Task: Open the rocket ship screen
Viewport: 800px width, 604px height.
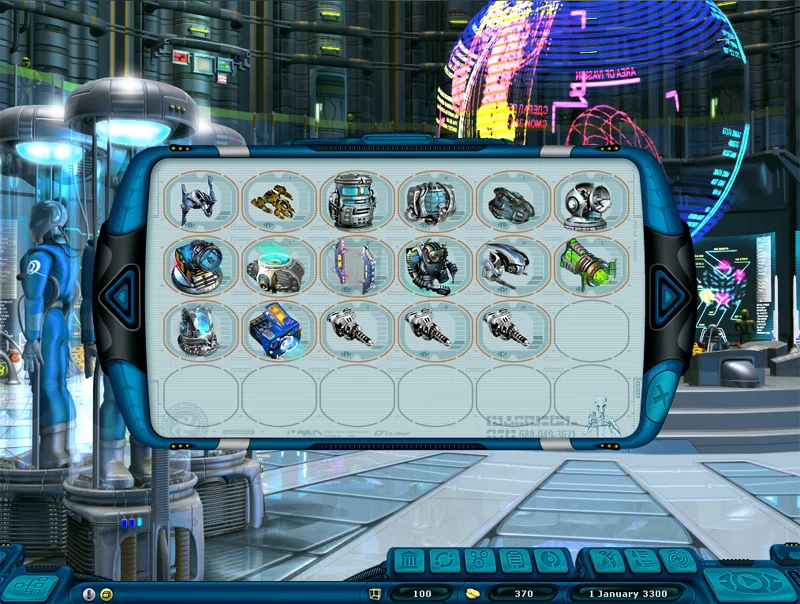Action: tap(605, 562)
